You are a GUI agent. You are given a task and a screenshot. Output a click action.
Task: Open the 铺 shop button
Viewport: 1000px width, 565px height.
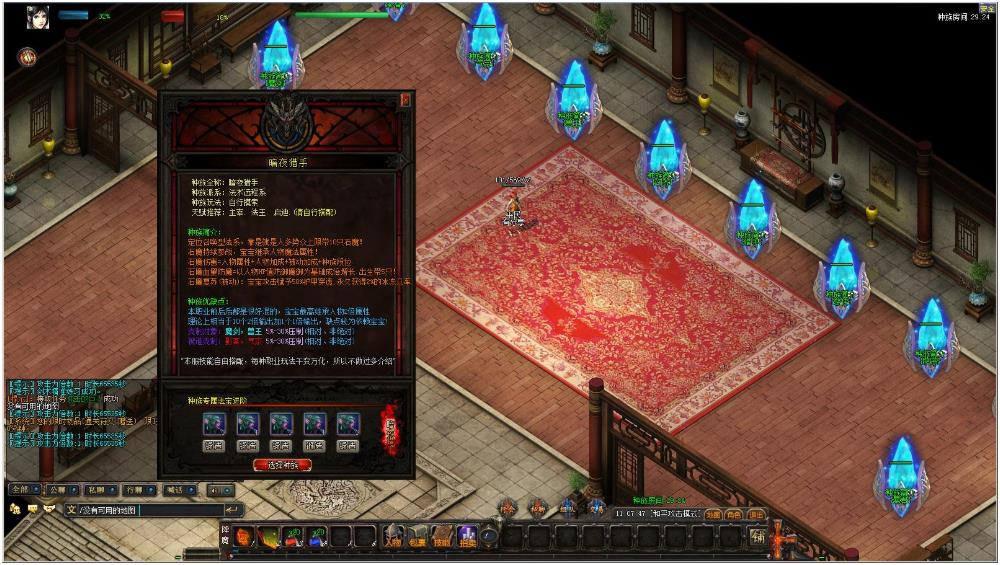[x=759, y=537]
